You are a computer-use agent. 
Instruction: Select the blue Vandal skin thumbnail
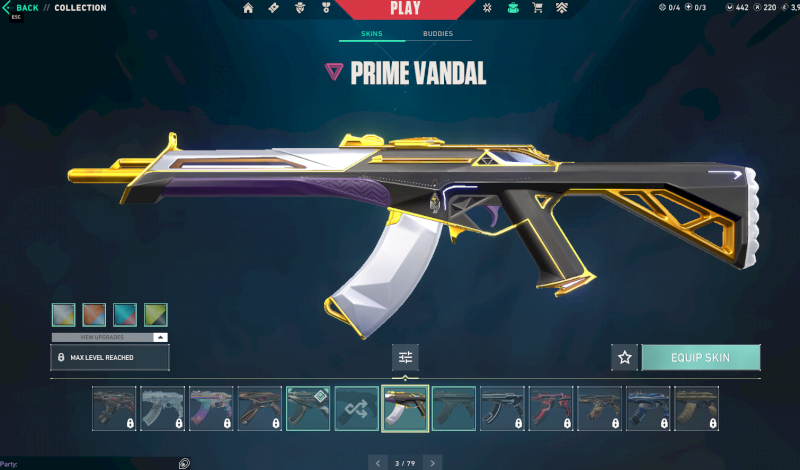point(647,408)
